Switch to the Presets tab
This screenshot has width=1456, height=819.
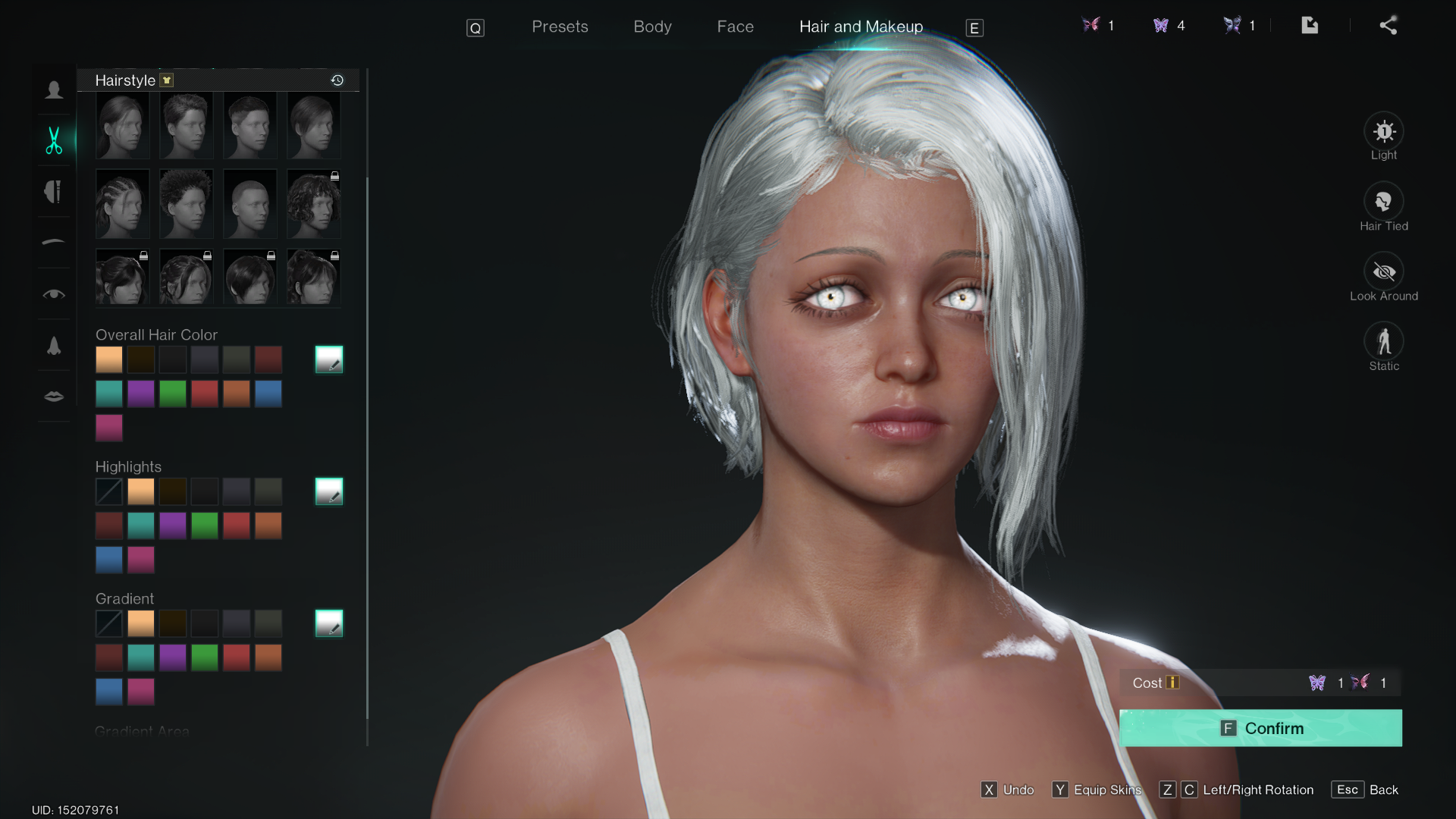click(560, 27)
